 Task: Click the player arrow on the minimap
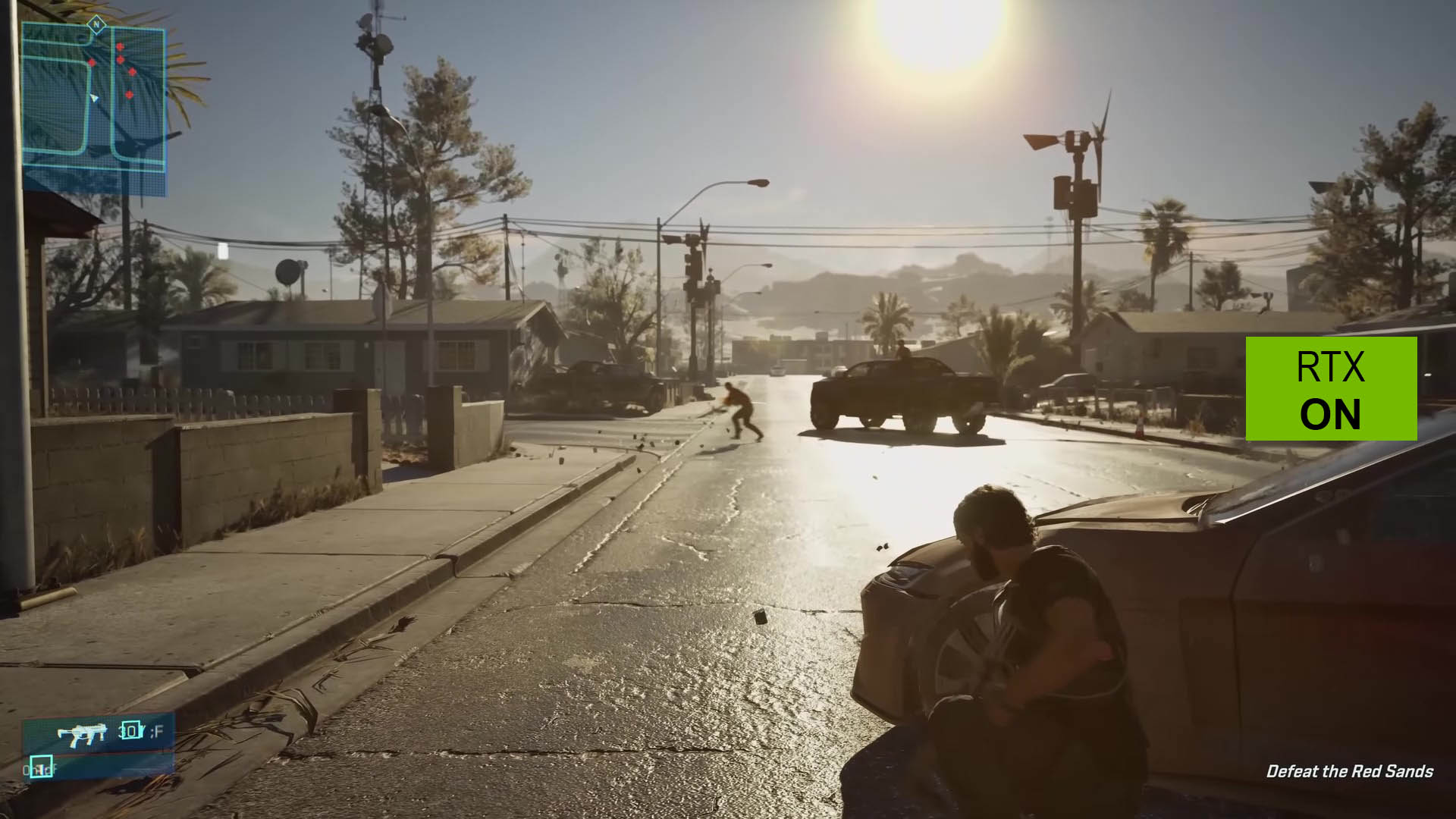[94, 98]
